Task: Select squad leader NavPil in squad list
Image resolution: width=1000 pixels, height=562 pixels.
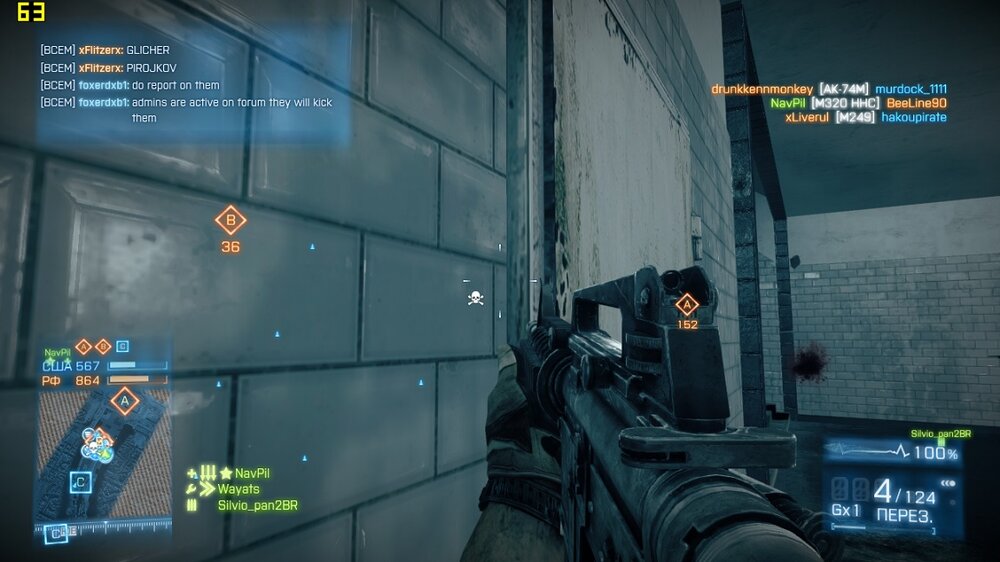Action: 252,473
